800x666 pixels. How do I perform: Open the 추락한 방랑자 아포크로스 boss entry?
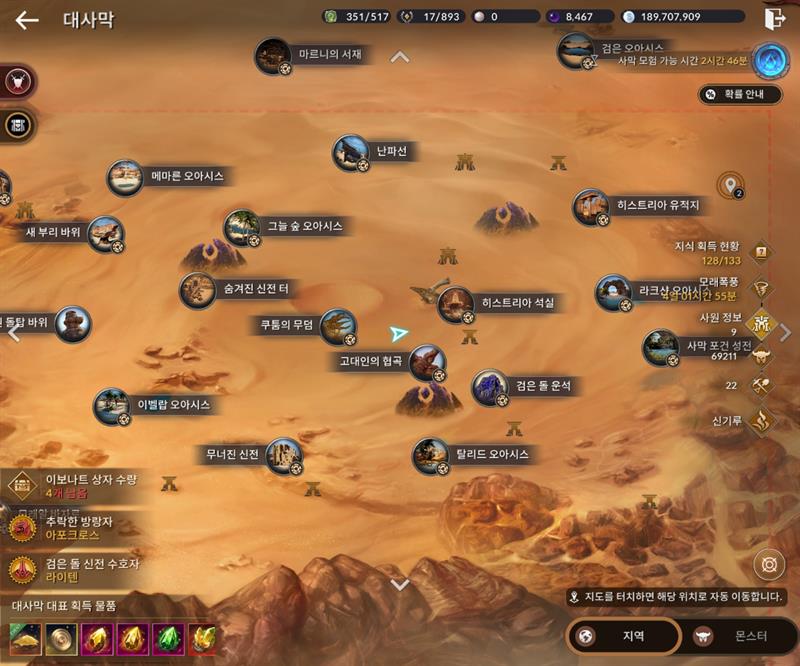pyautogui.click(x=75, y=528)
